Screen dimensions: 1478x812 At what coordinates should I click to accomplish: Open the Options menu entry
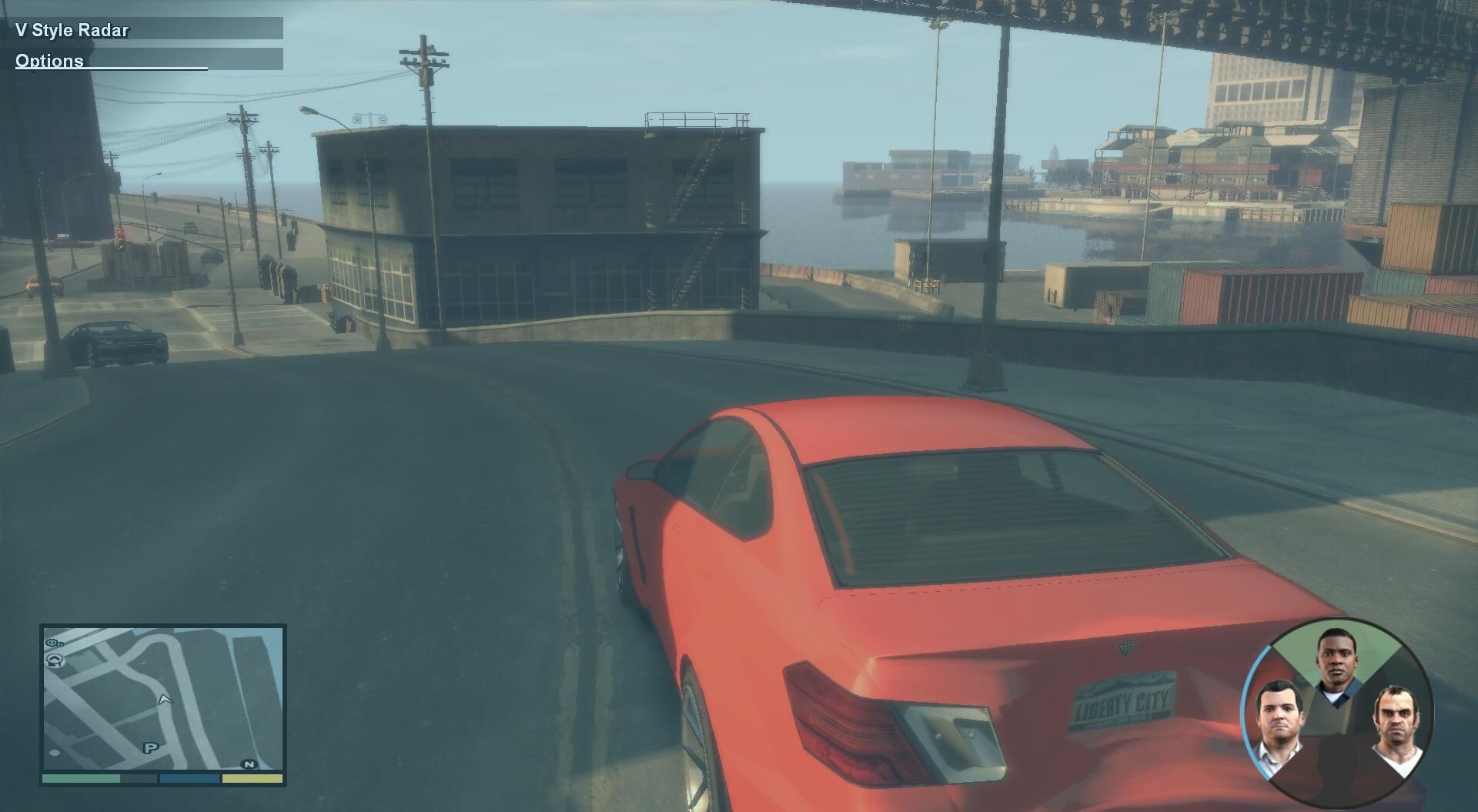click(x=50, y=61)
